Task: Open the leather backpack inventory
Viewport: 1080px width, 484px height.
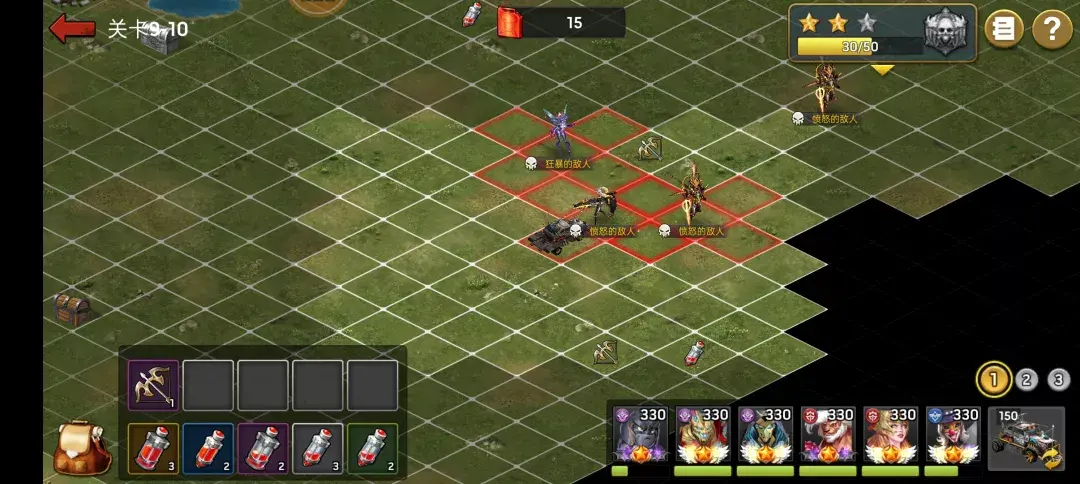Action: pyautogui.click(x=79, y=446)
